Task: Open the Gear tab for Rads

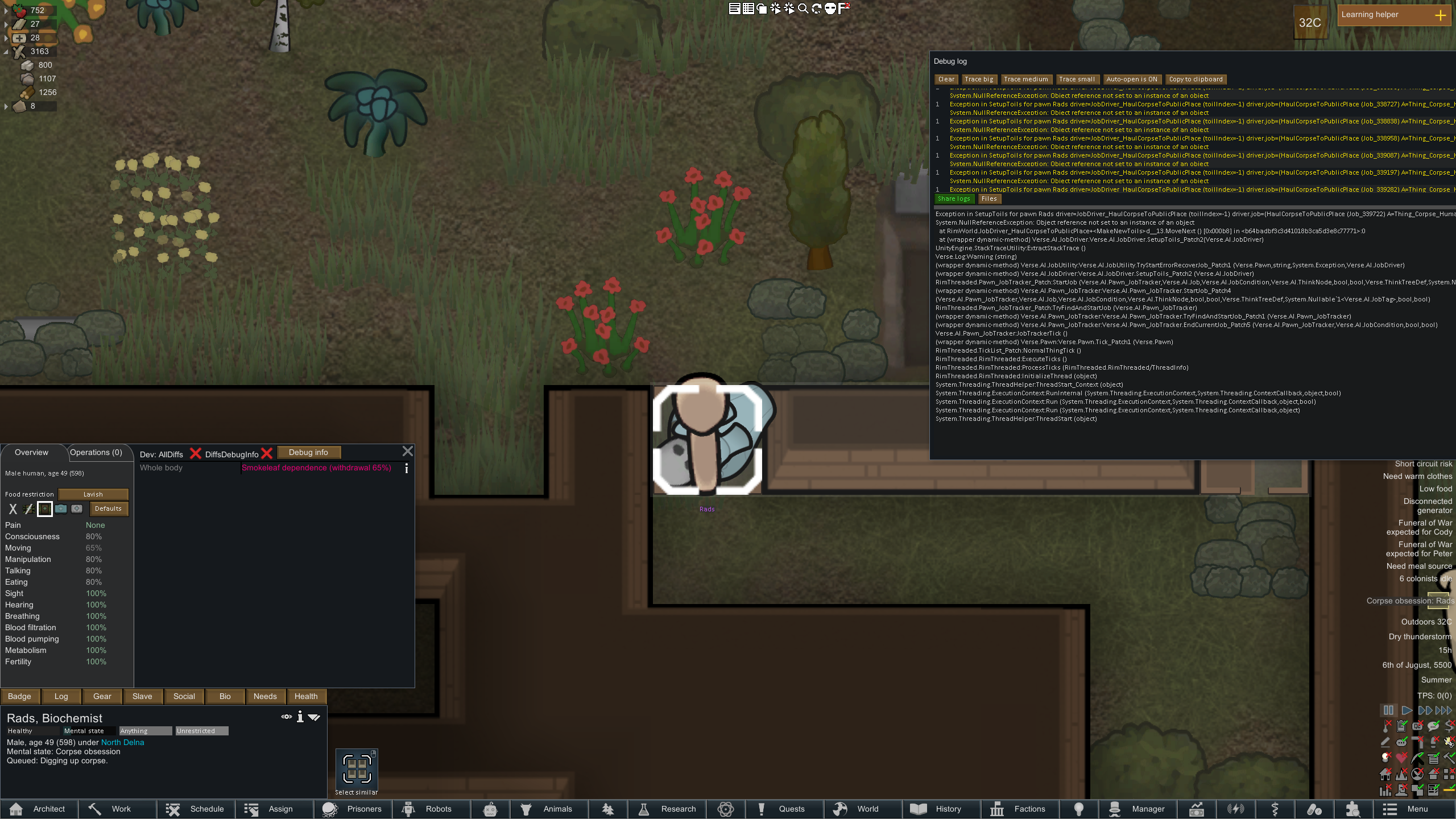Action: point(102,696)
